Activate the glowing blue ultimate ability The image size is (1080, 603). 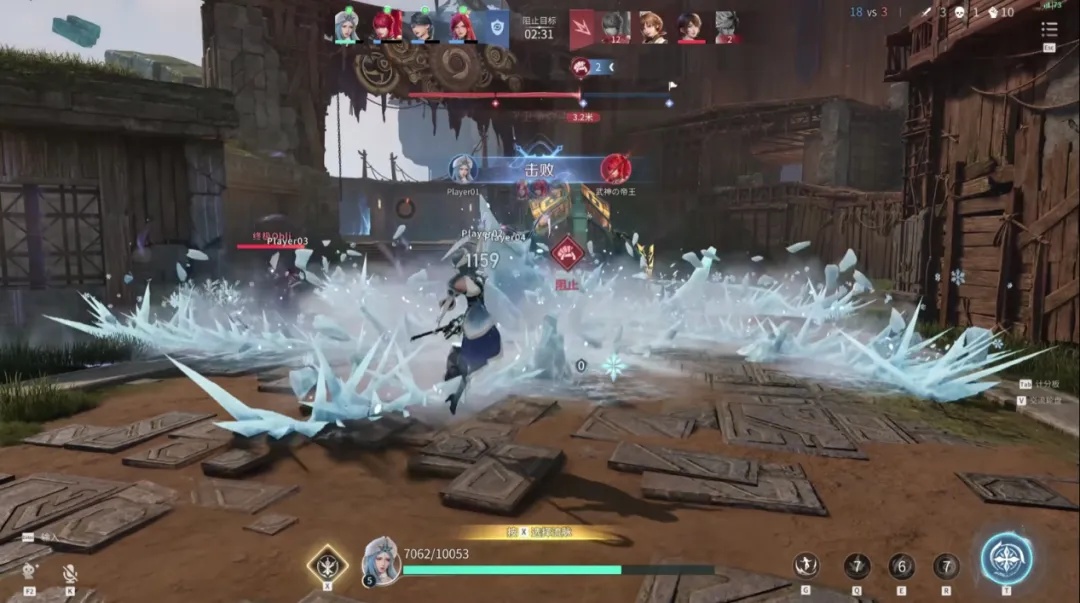tap(1005, 558)
